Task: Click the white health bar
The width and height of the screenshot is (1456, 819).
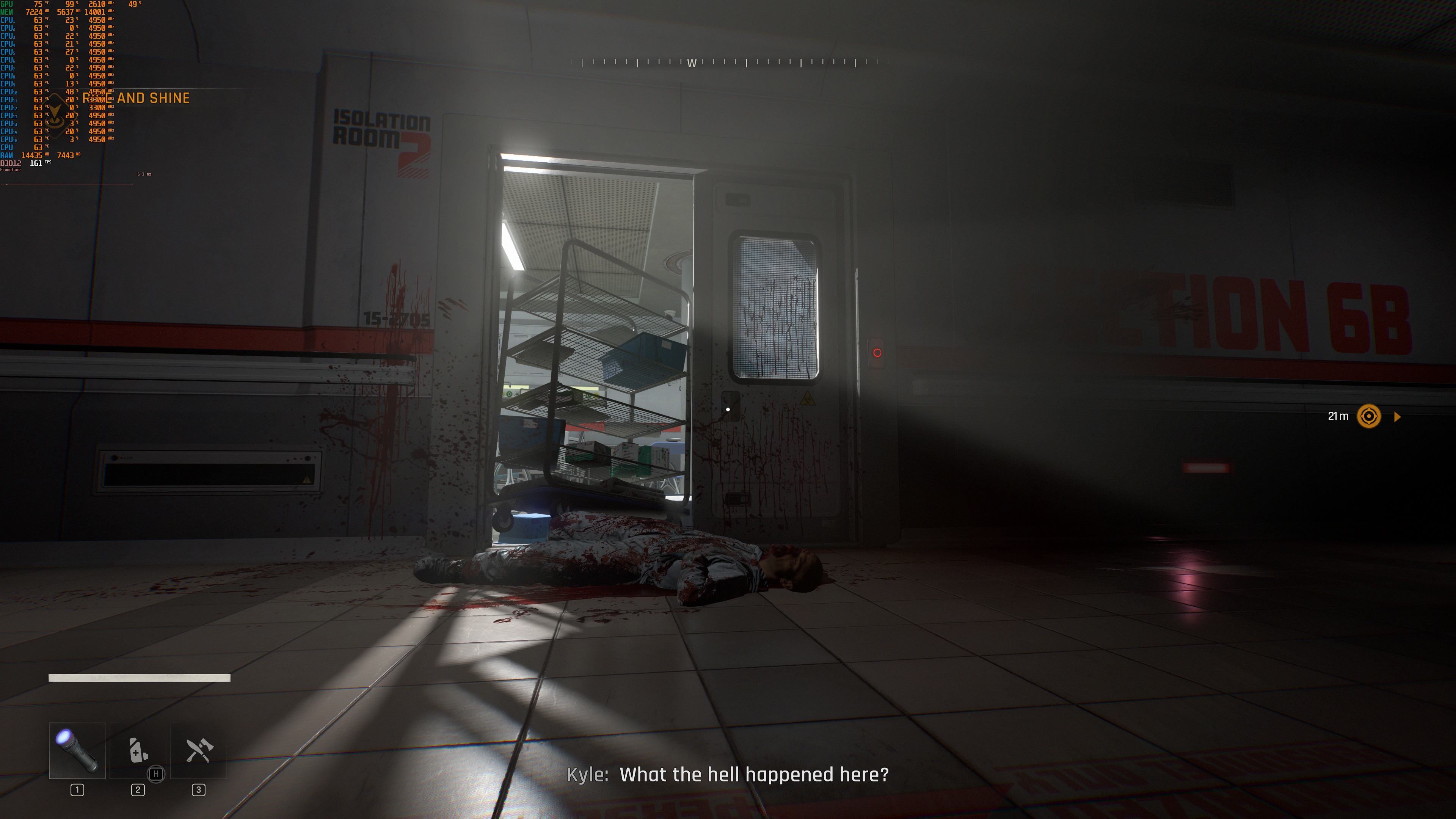Action: click(138, 678)
